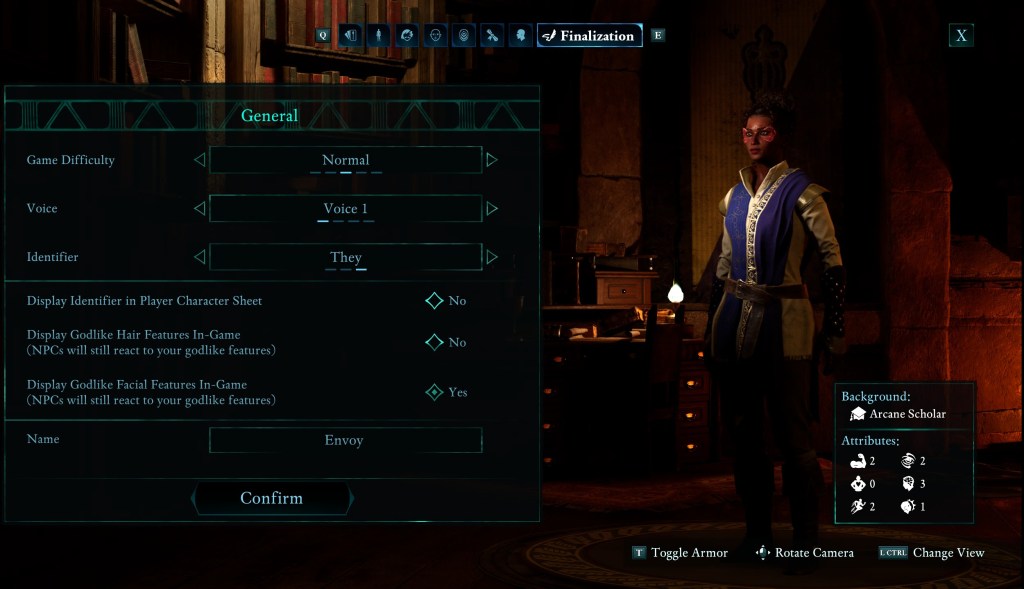Switch to the body figure tab
1024x589 pixels.
[x=378, y=36]
